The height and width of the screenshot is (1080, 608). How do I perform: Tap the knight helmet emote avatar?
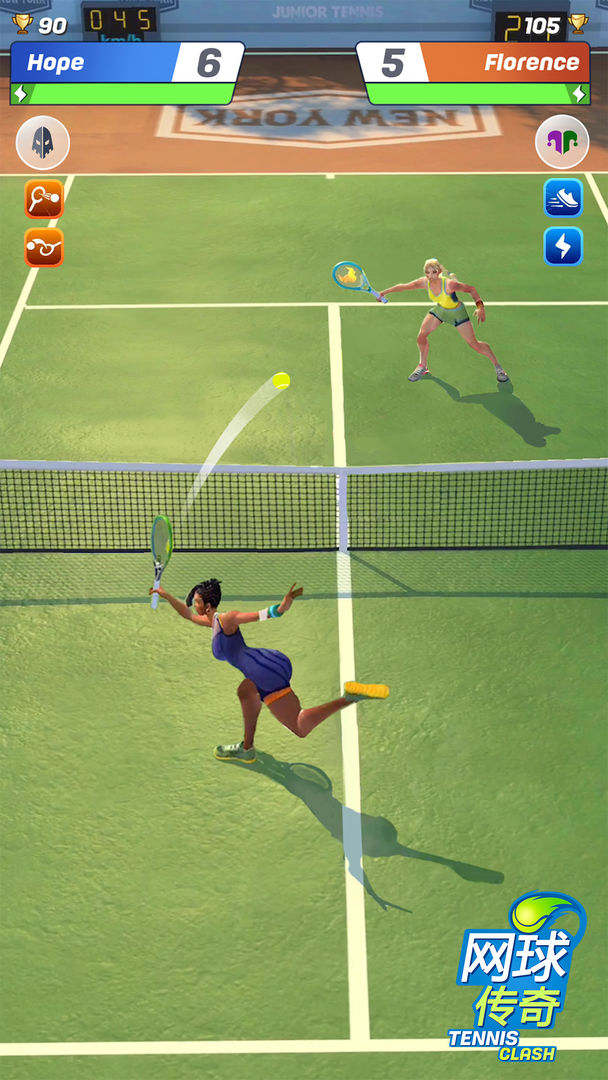(43, 143)
